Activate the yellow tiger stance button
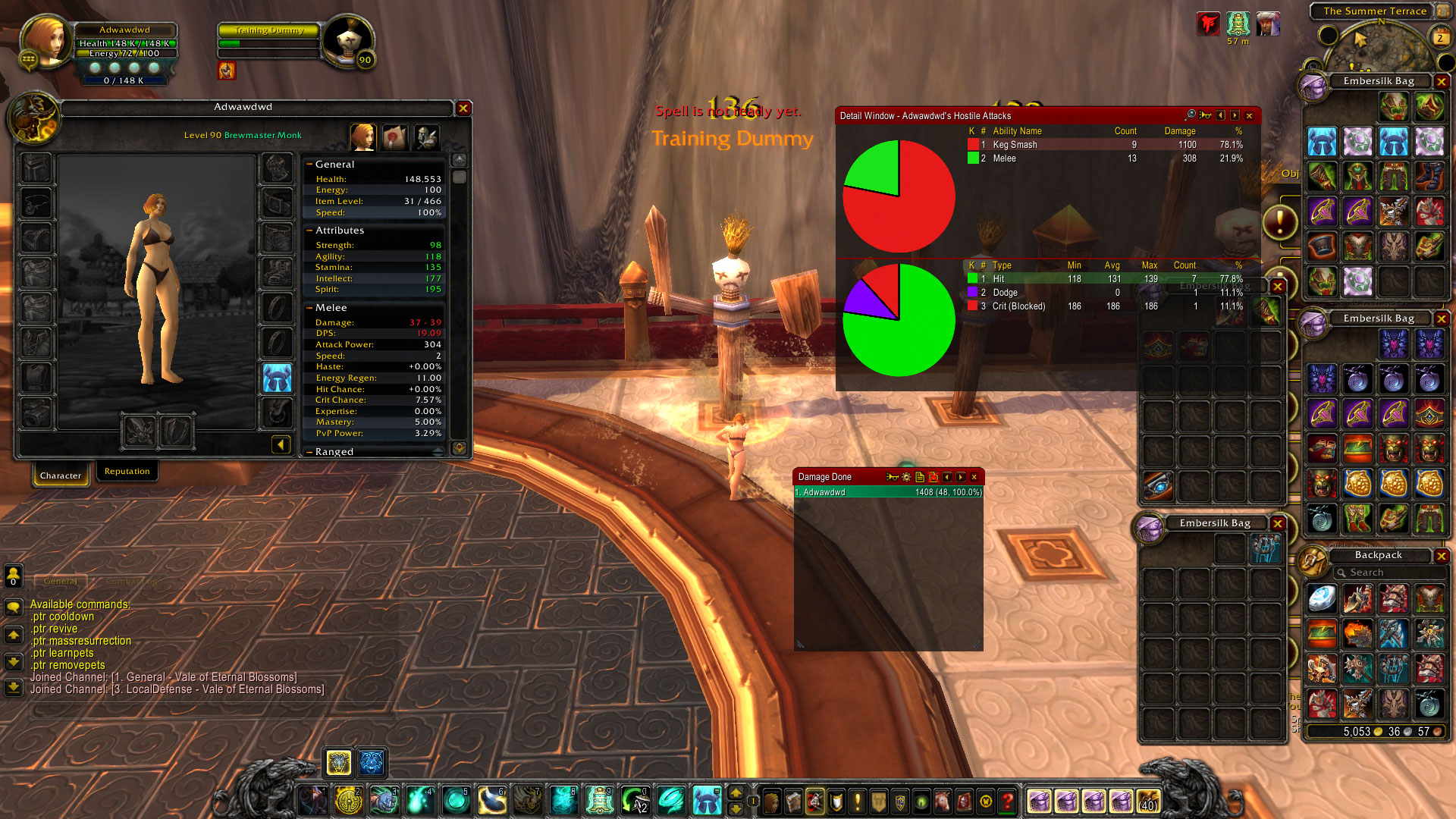This screenshot has width=1456, height=819. [x=338, y=762]
